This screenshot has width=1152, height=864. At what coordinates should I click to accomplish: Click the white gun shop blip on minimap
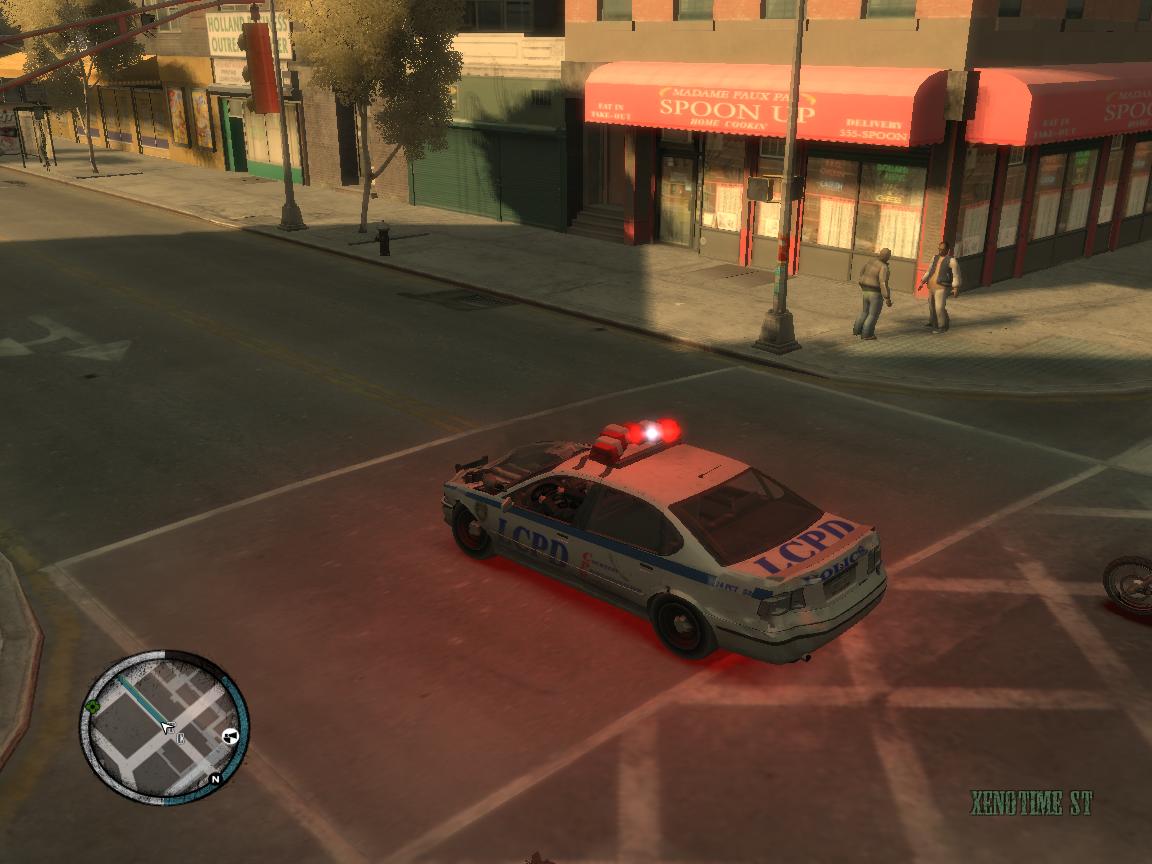tap(231, 737)
